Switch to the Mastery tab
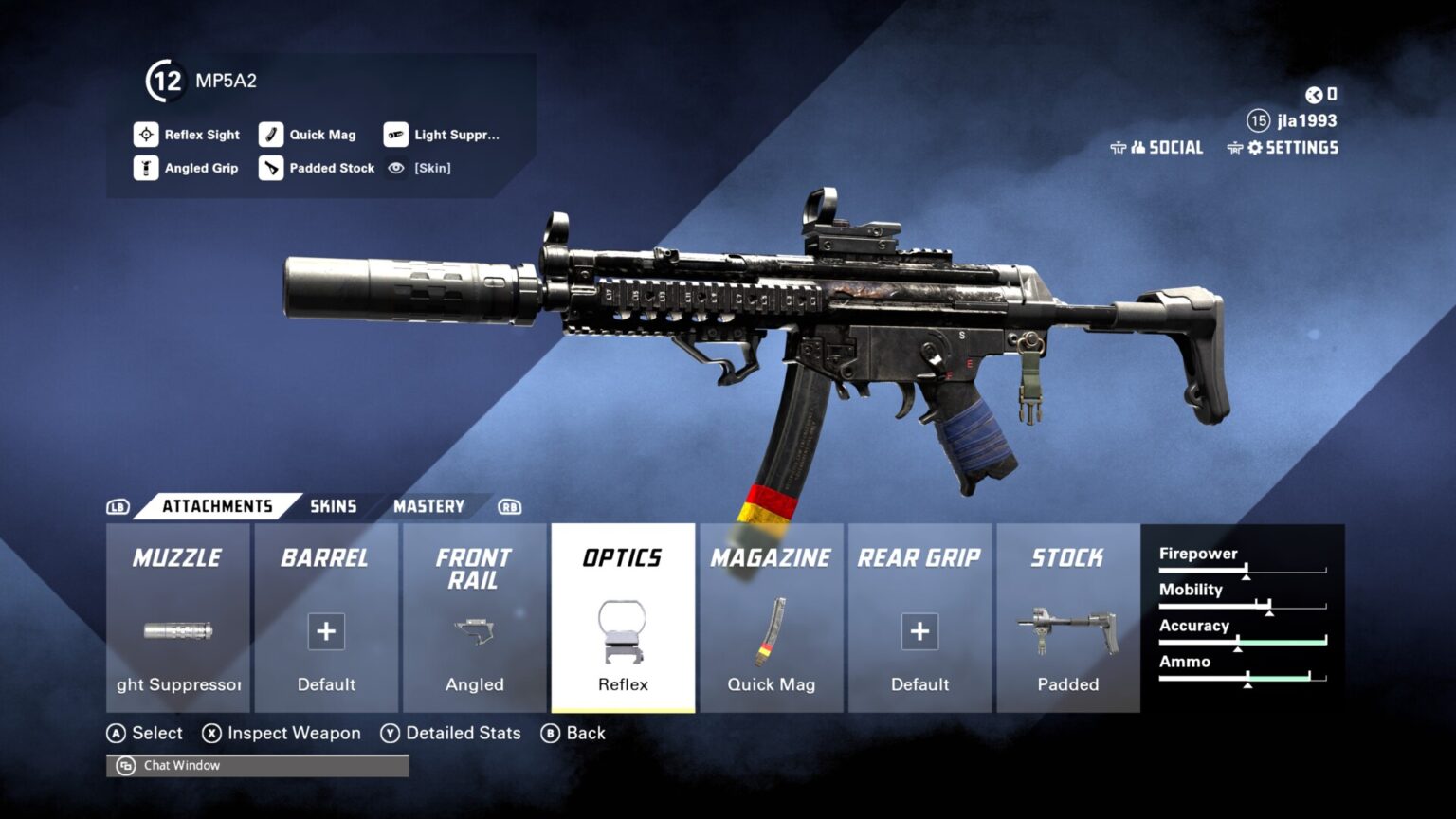The width and height of the screenshot is (1456, 819). pyautogui.click(x=428, y=506)
